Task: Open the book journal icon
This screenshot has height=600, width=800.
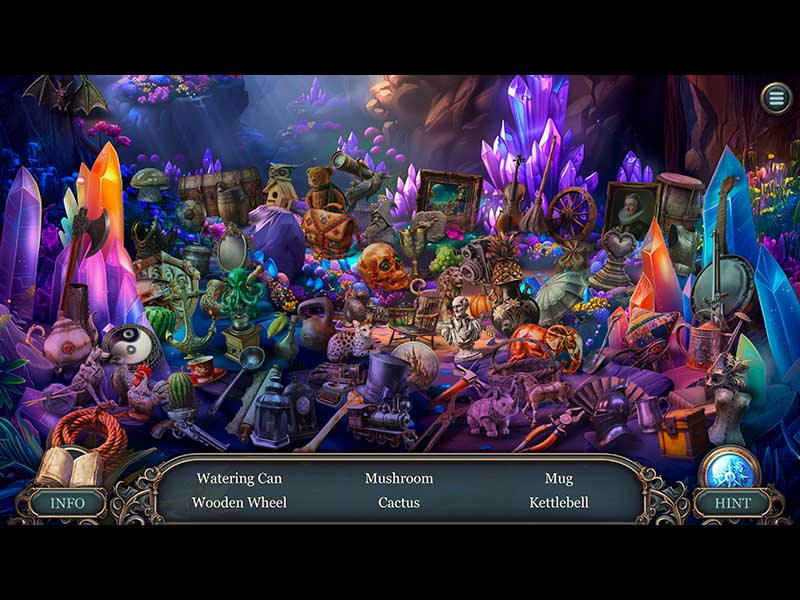Action: tap(70, 467)
